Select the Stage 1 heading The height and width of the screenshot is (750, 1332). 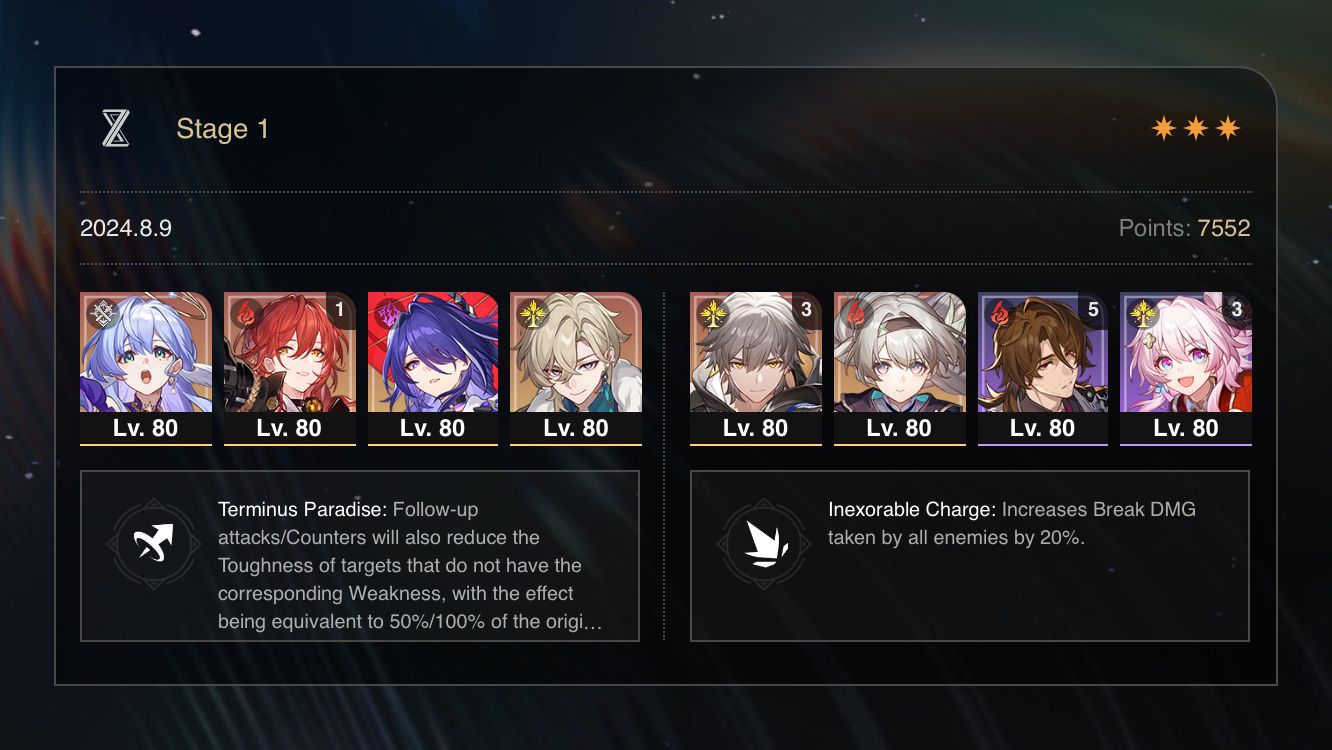[x=222, y=128]
